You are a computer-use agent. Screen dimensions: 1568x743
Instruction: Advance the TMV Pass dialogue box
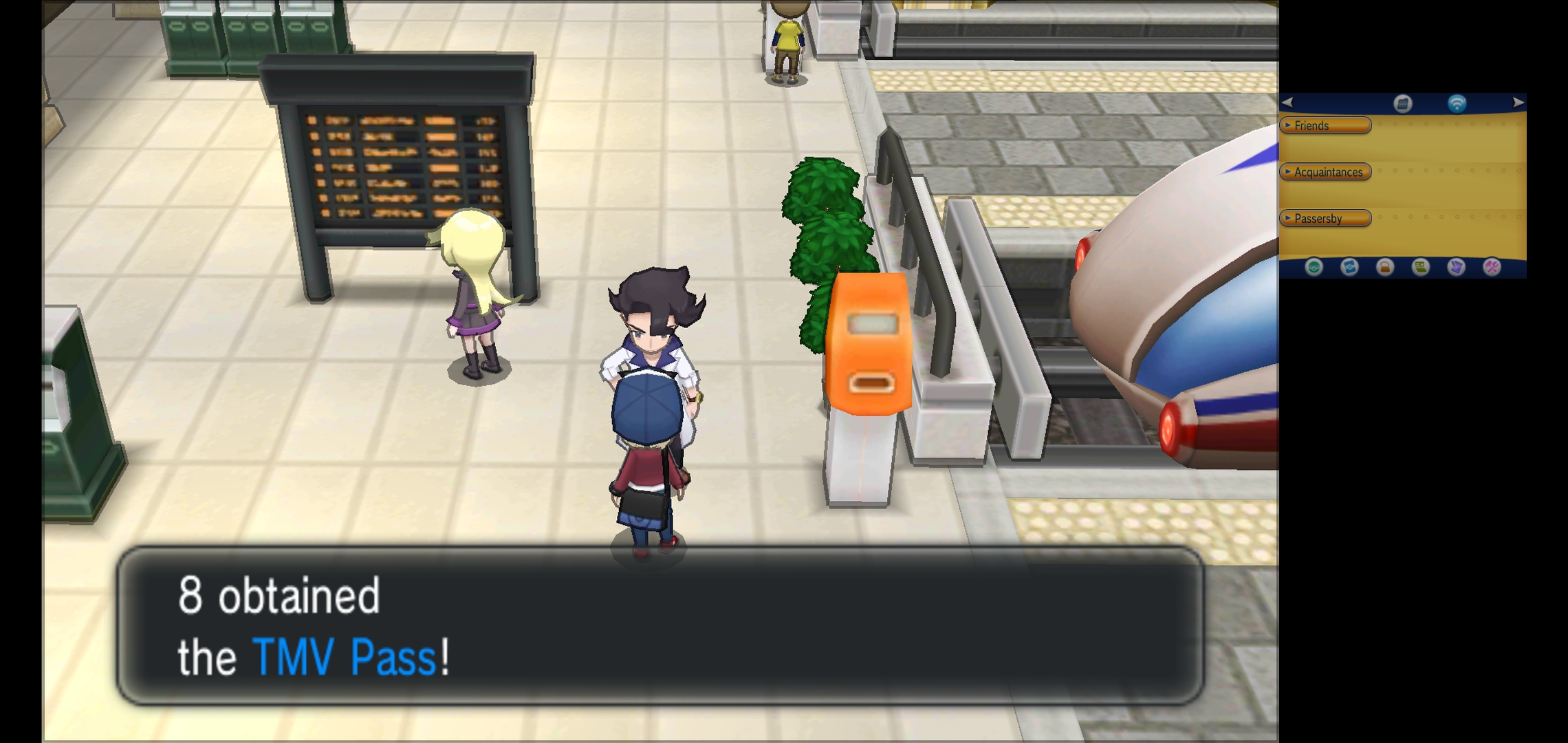tap(660, 625)
